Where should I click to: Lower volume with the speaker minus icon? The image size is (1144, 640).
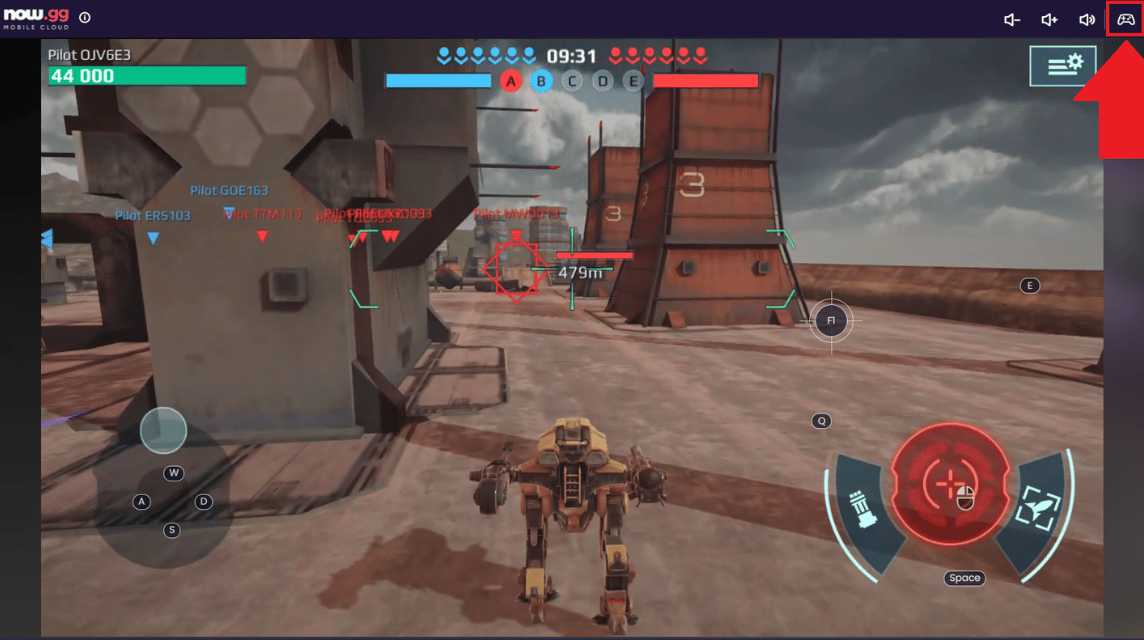tap(1012, 19)
